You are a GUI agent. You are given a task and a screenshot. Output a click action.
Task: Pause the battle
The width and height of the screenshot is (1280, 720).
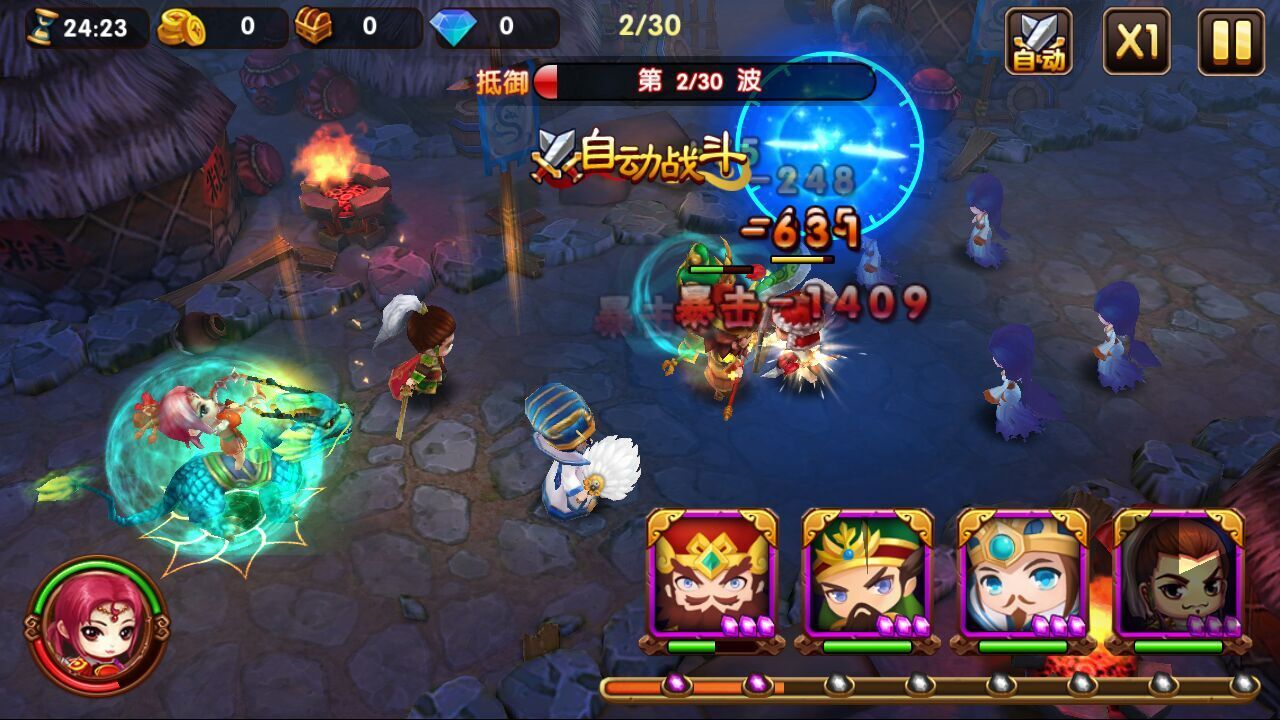pos(1231,41)
